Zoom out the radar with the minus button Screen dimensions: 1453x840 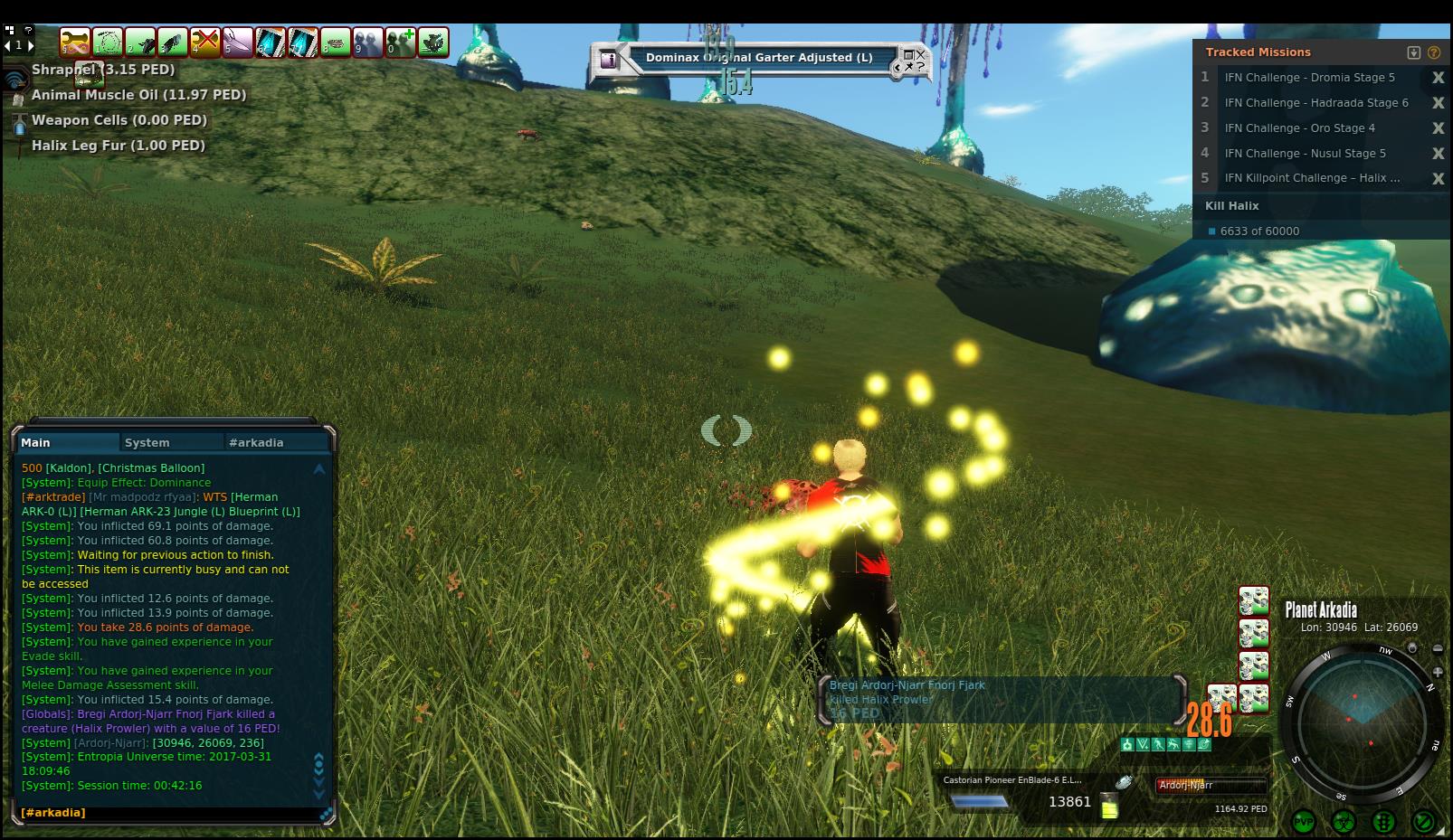(1438, 649)
